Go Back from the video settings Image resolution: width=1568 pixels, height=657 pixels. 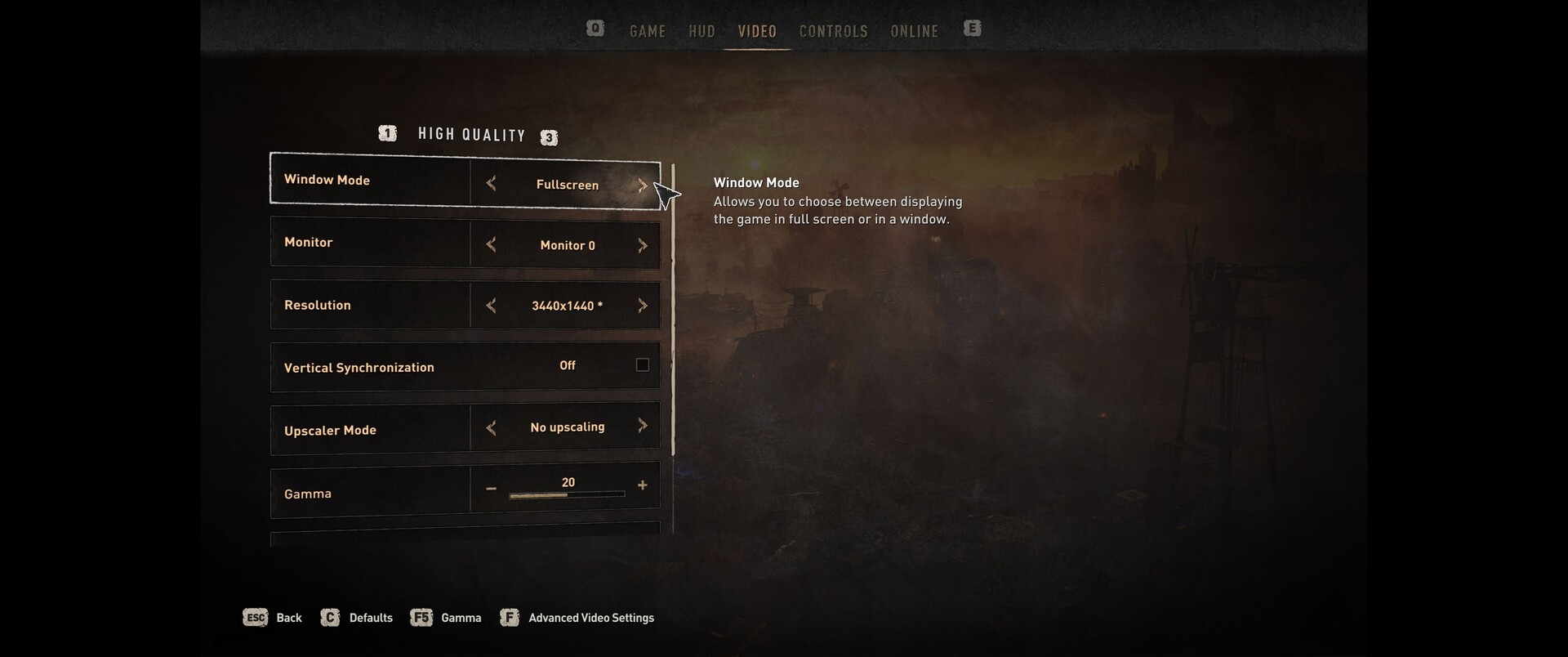tap(274, 618)
